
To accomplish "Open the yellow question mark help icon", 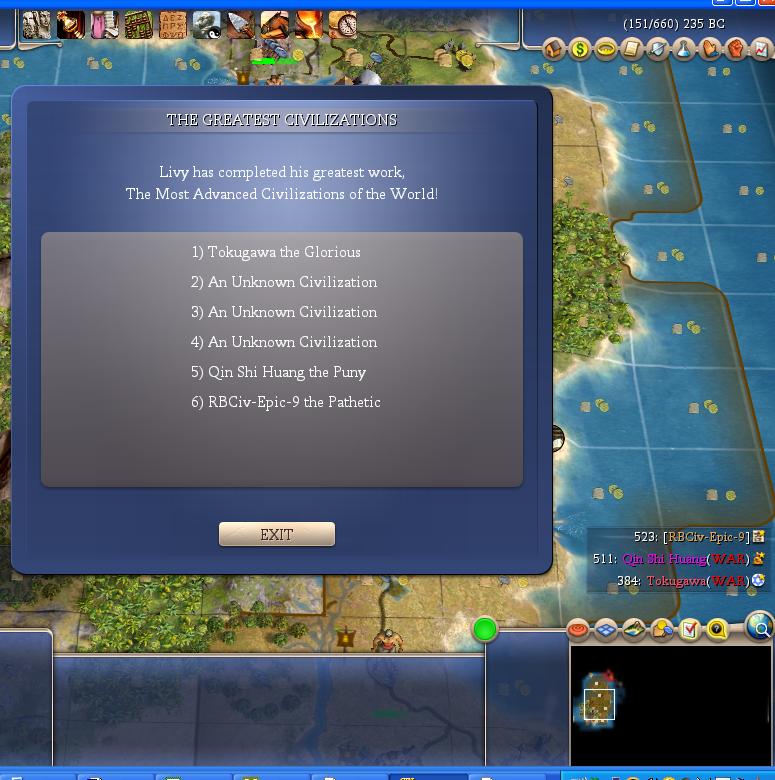I will 717,629.
